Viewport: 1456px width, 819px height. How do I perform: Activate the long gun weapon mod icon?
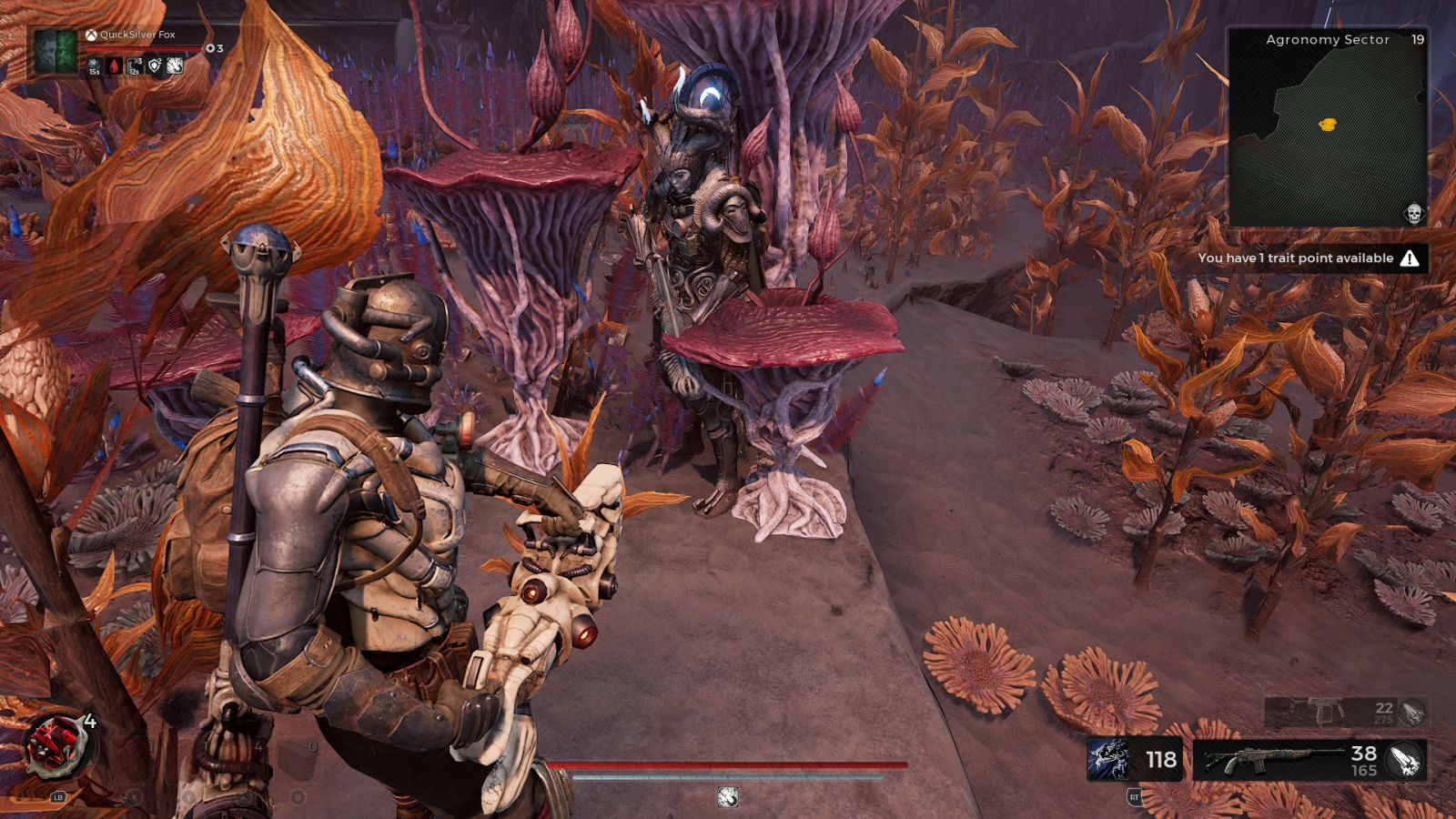coord(1404,760)
